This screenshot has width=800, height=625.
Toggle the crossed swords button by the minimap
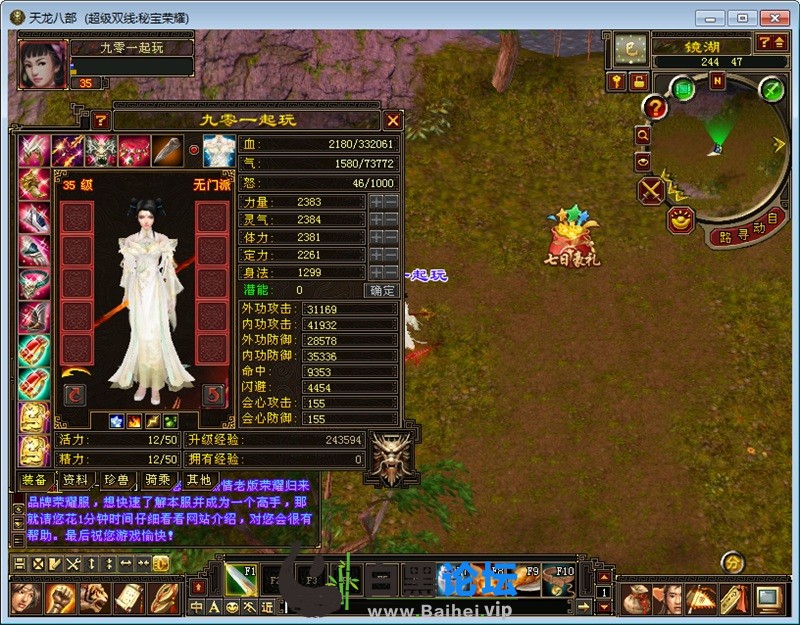(651, 190)
